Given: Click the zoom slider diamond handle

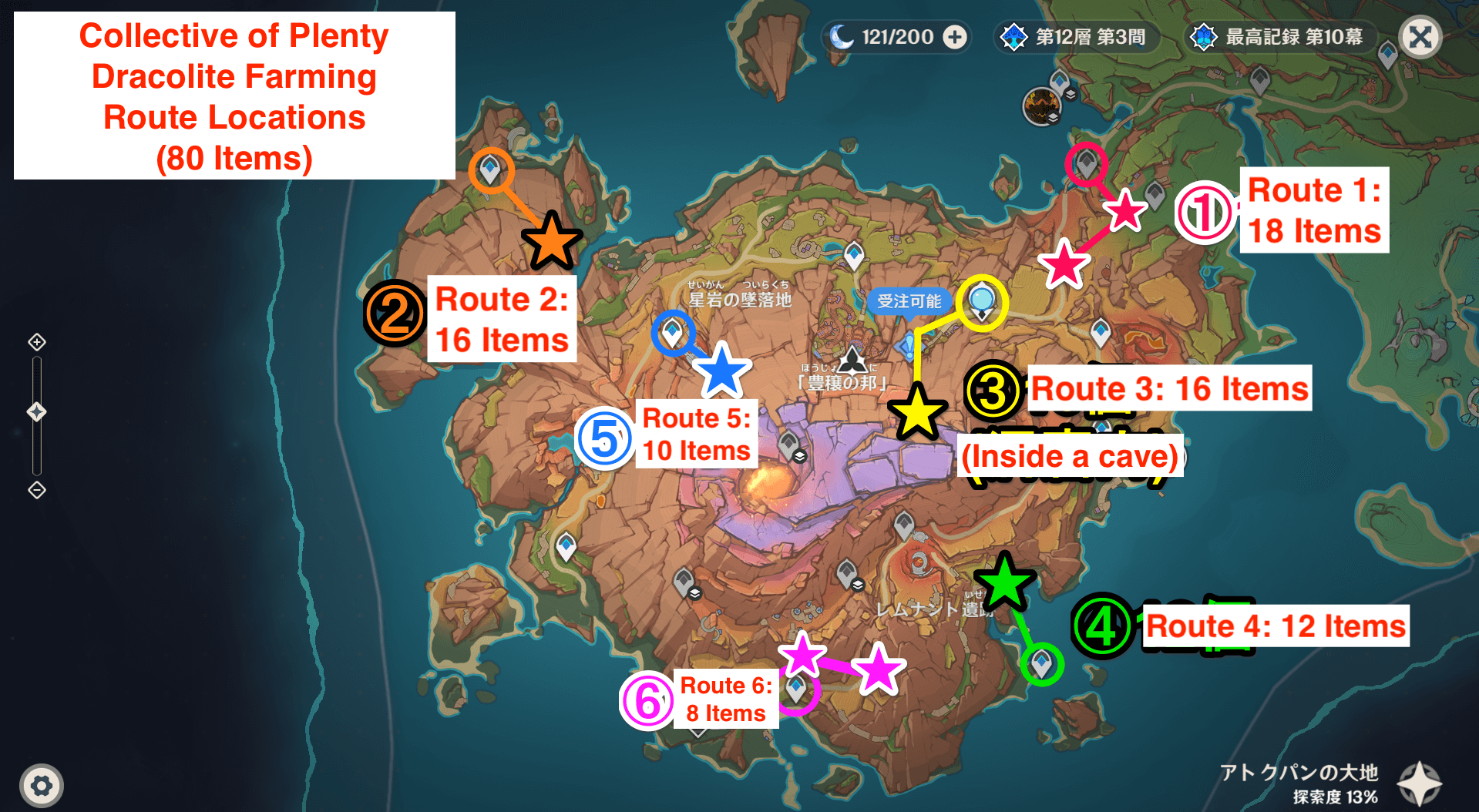Looking at the screenshot, I should pyautogui.click(x=36, y=411).
